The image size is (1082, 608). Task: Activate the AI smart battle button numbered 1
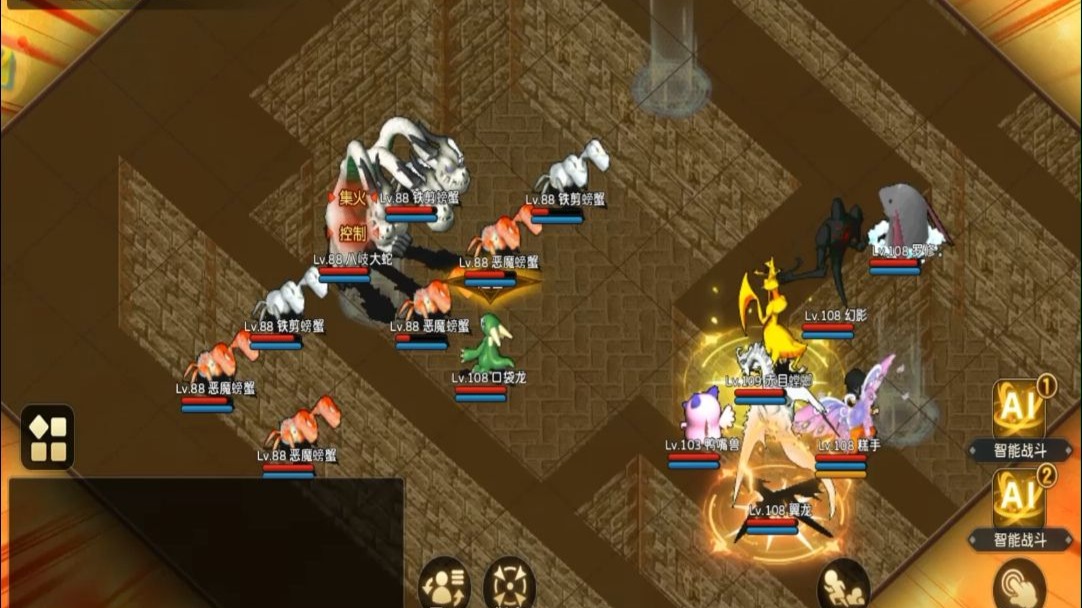pyautogui.click(x=1019, y=410)
